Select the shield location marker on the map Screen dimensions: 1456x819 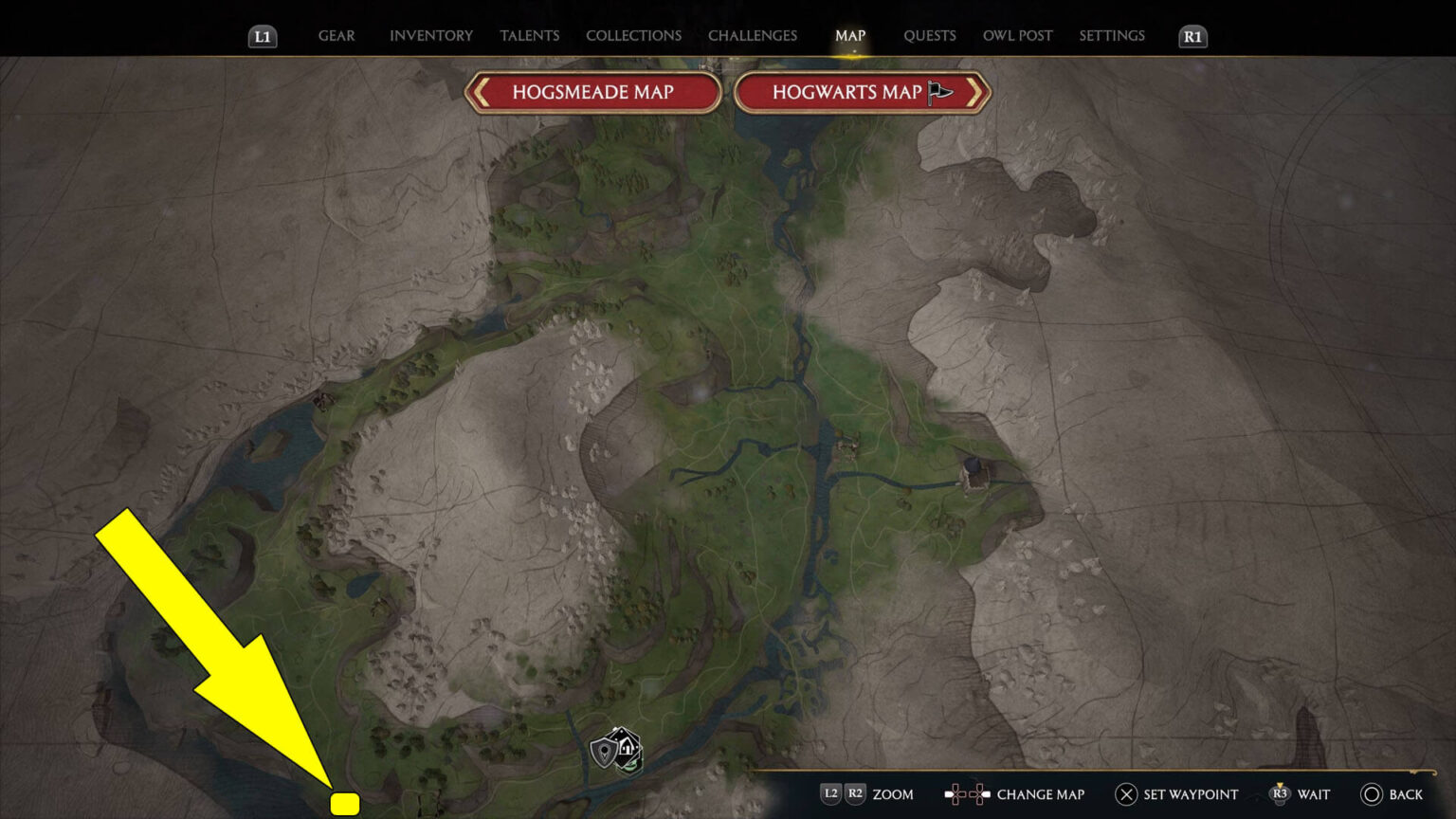(x=603, y=751)
